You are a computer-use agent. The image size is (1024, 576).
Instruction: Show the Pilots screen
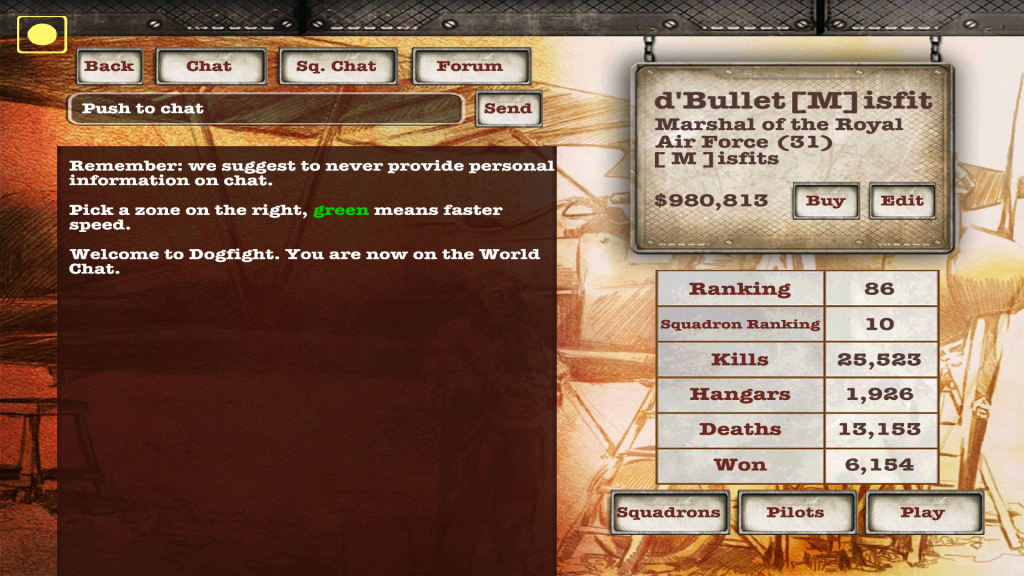(796, 513)
